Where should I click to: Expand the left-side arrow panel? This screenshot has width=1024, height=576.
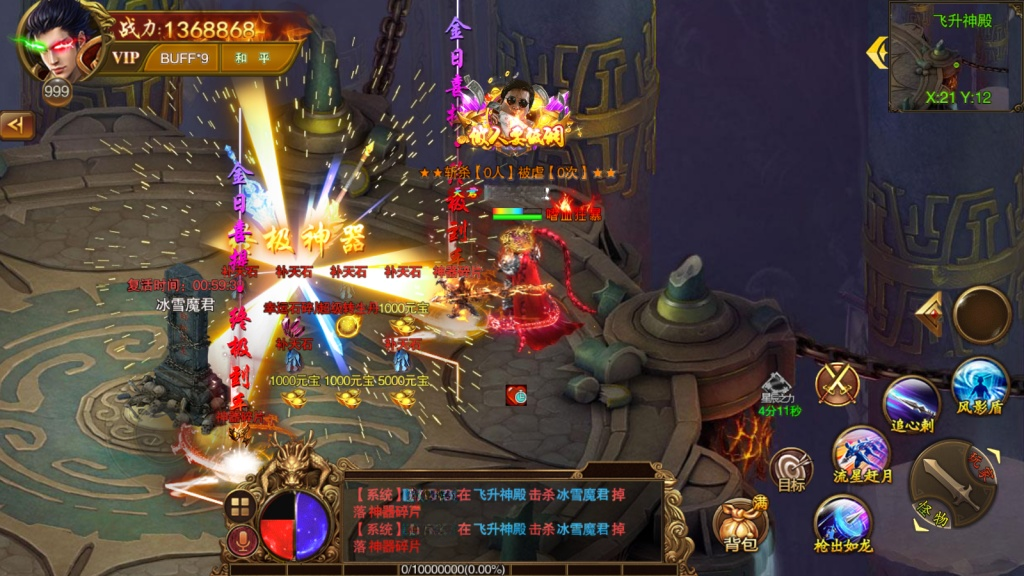pyautogui.click(x=17, y=125)
